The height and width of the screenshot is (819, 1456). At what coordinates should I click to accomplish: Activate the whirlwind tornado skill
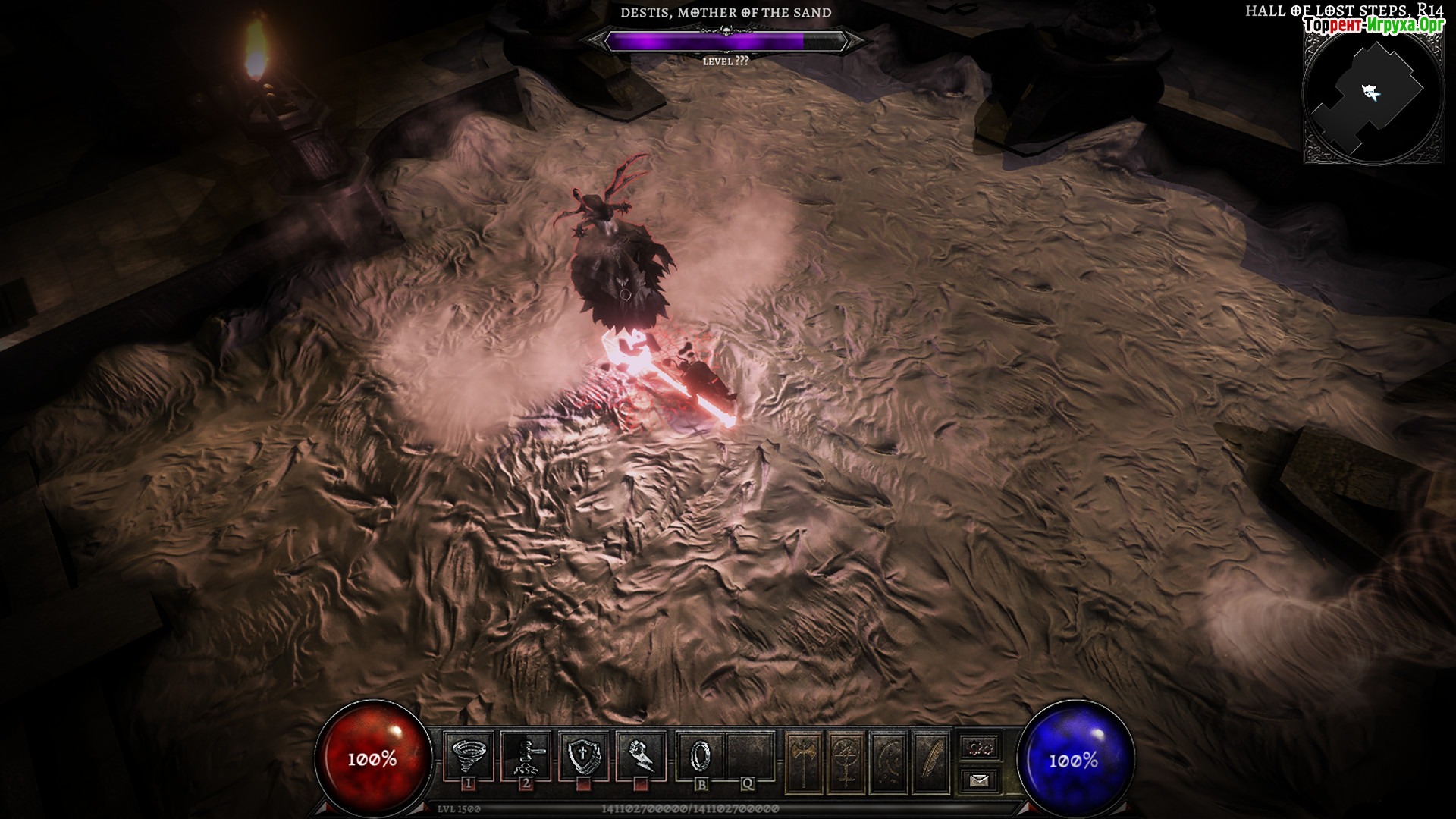pyautogui.click(x=468, y=755)
